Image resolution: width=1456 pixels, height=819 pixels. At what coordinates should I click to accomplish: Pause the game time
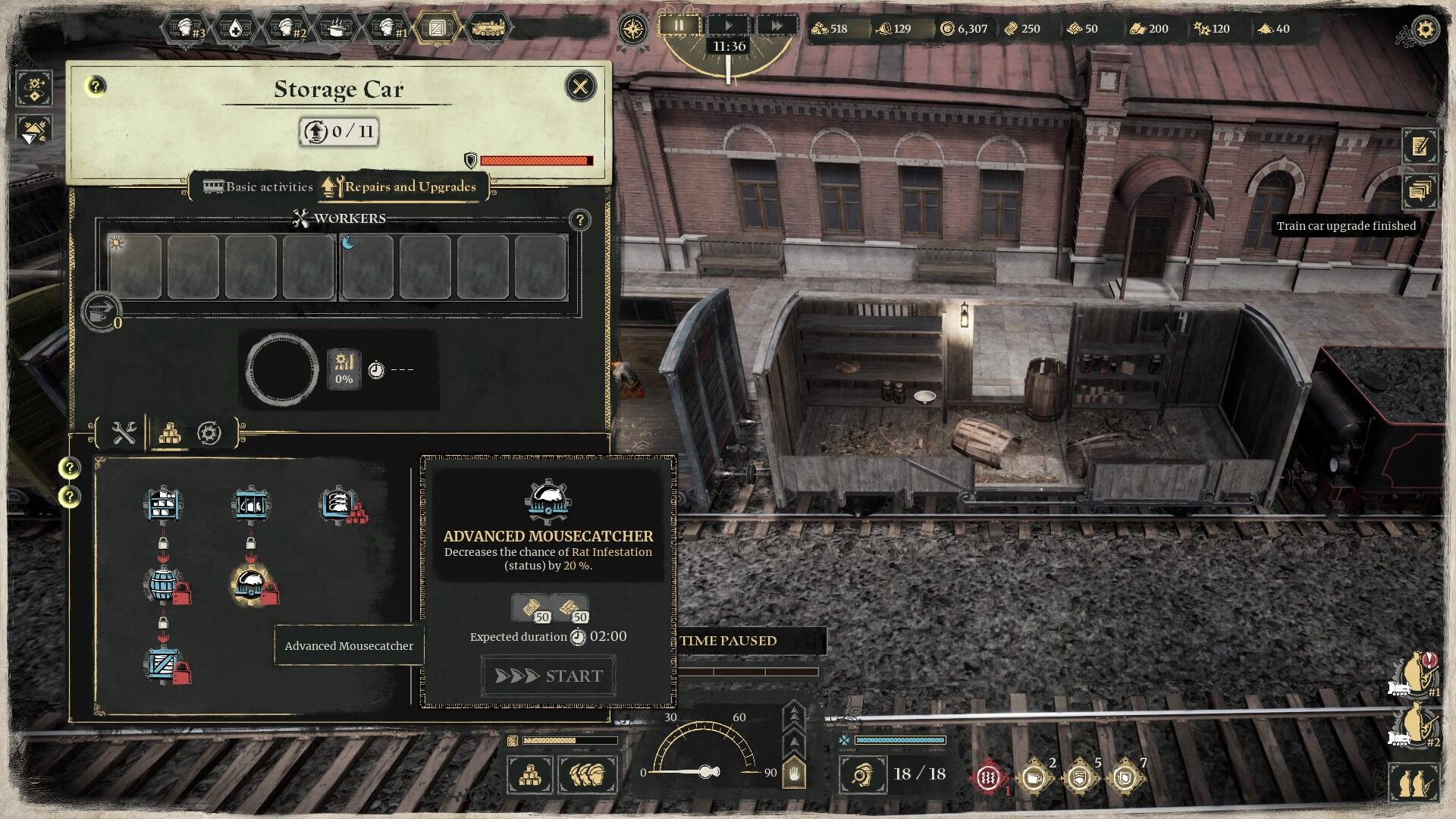pos(679,26)
